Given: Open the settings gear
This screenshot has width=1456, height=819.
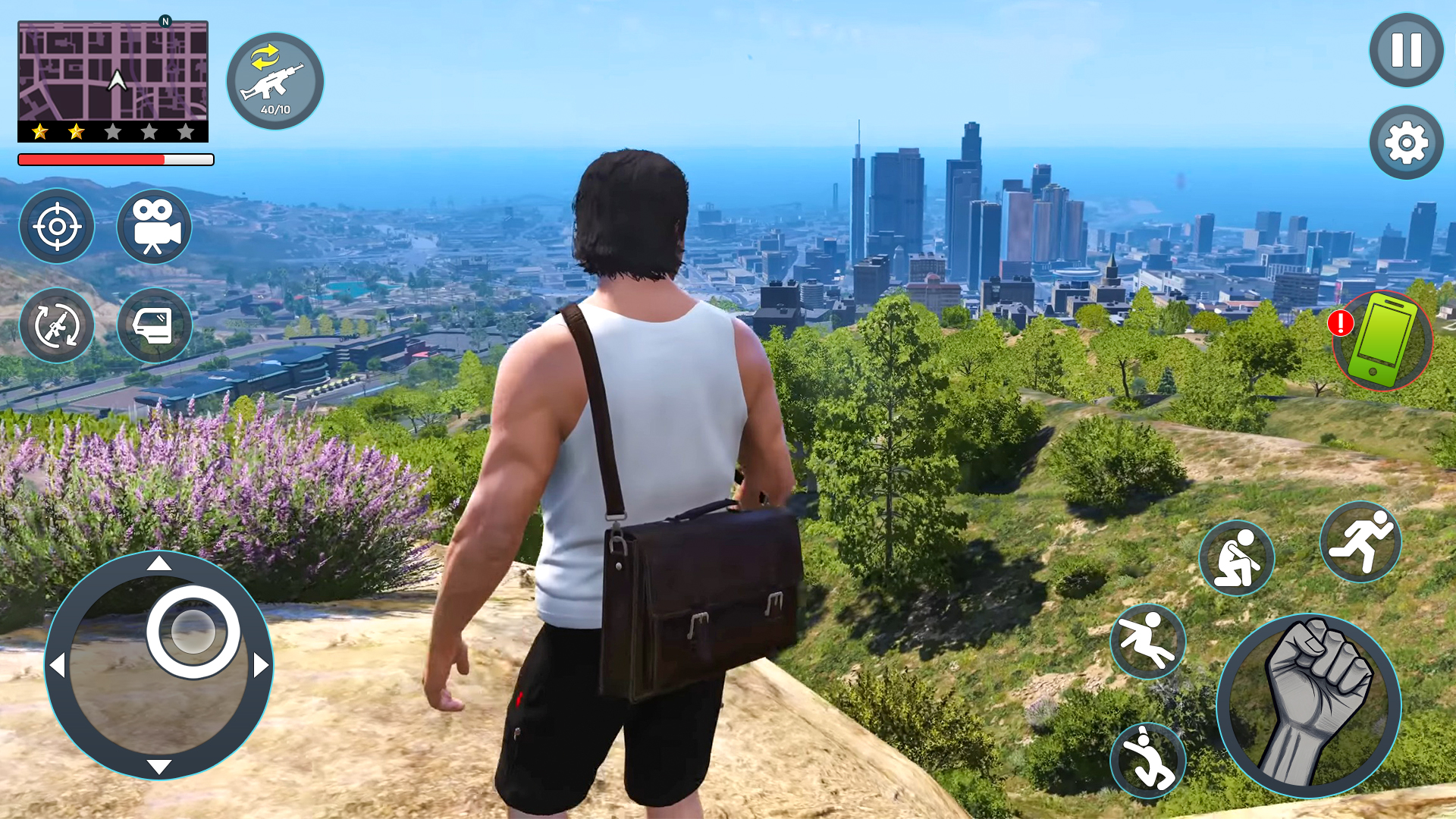Looking at the screenshot, I should (1407, 142).
